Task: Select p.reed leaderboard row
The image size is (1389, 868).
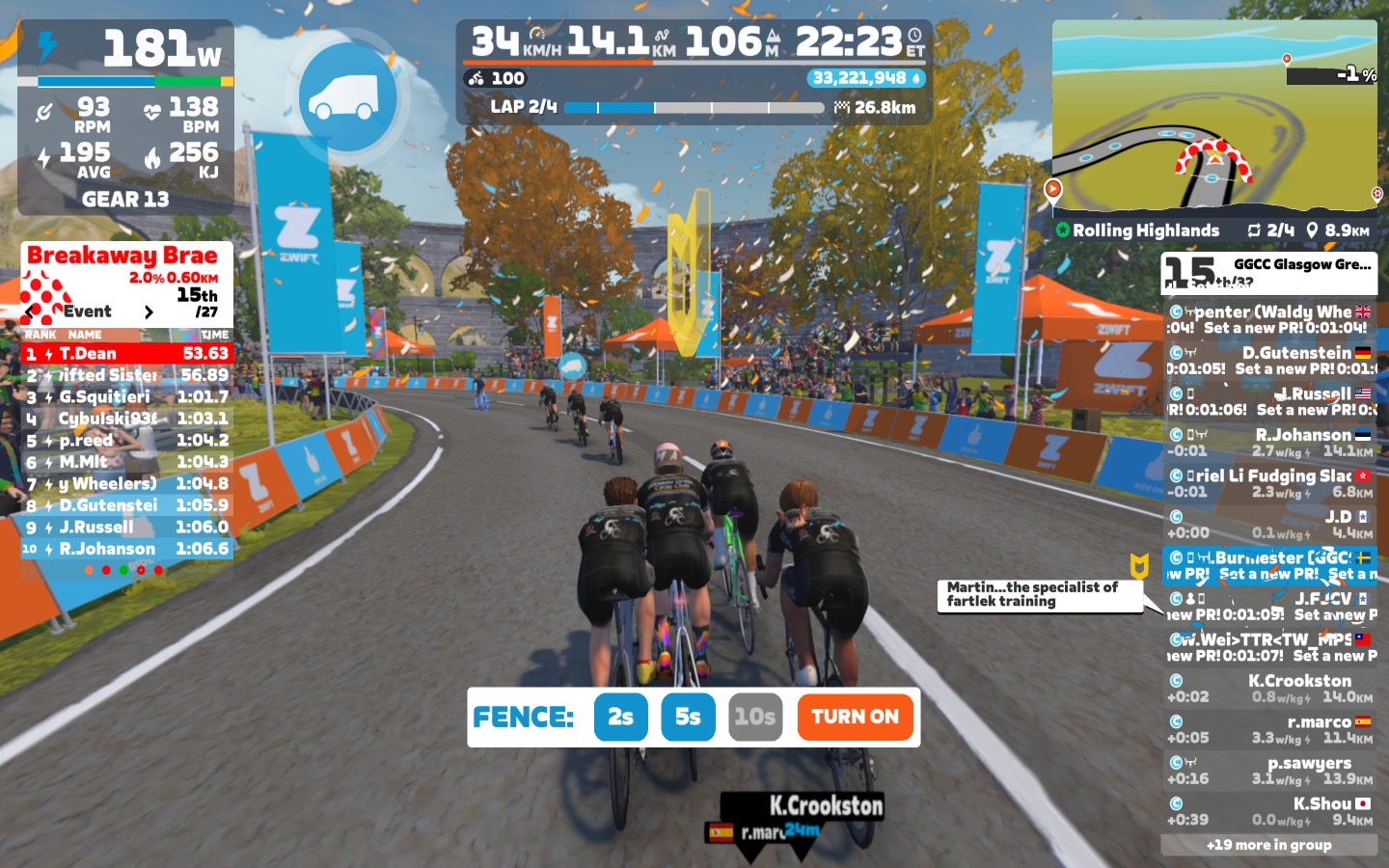Action: click(126, 440)
